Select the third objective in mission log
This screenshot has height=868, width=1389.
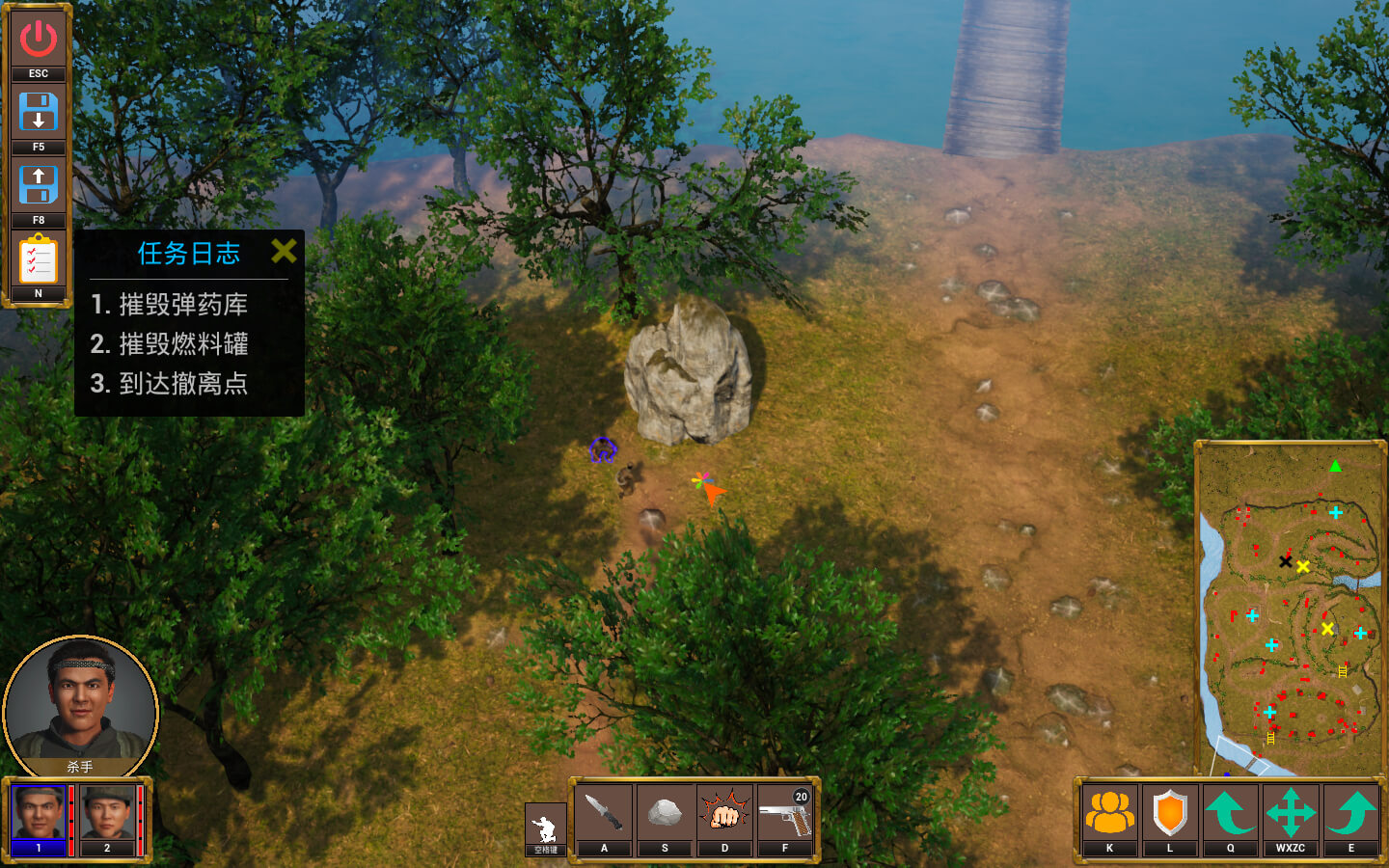[169, 384]
